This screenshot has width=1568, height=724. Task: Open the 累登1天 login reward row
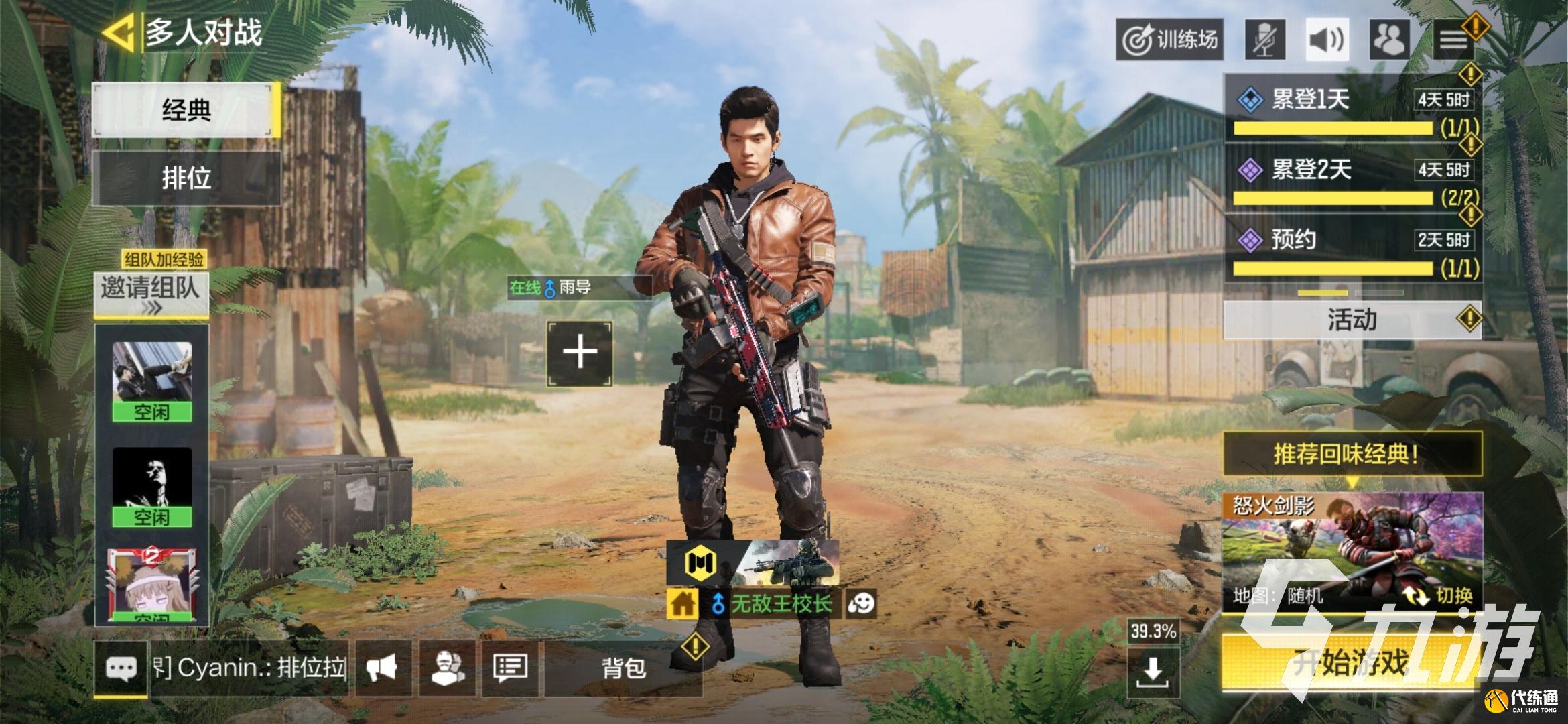pos(1352,107)
